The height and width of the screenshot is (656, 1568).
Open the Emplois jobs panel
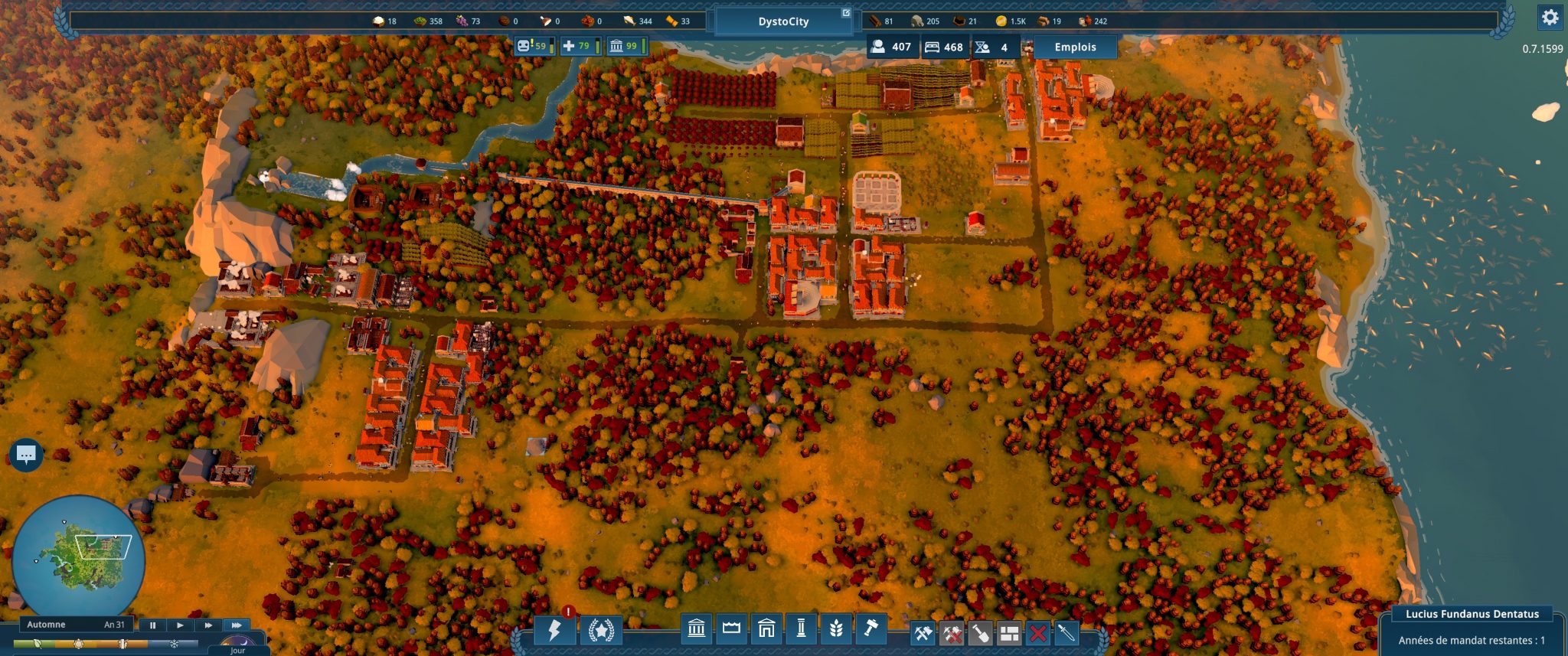click(x=1075, y=47)
